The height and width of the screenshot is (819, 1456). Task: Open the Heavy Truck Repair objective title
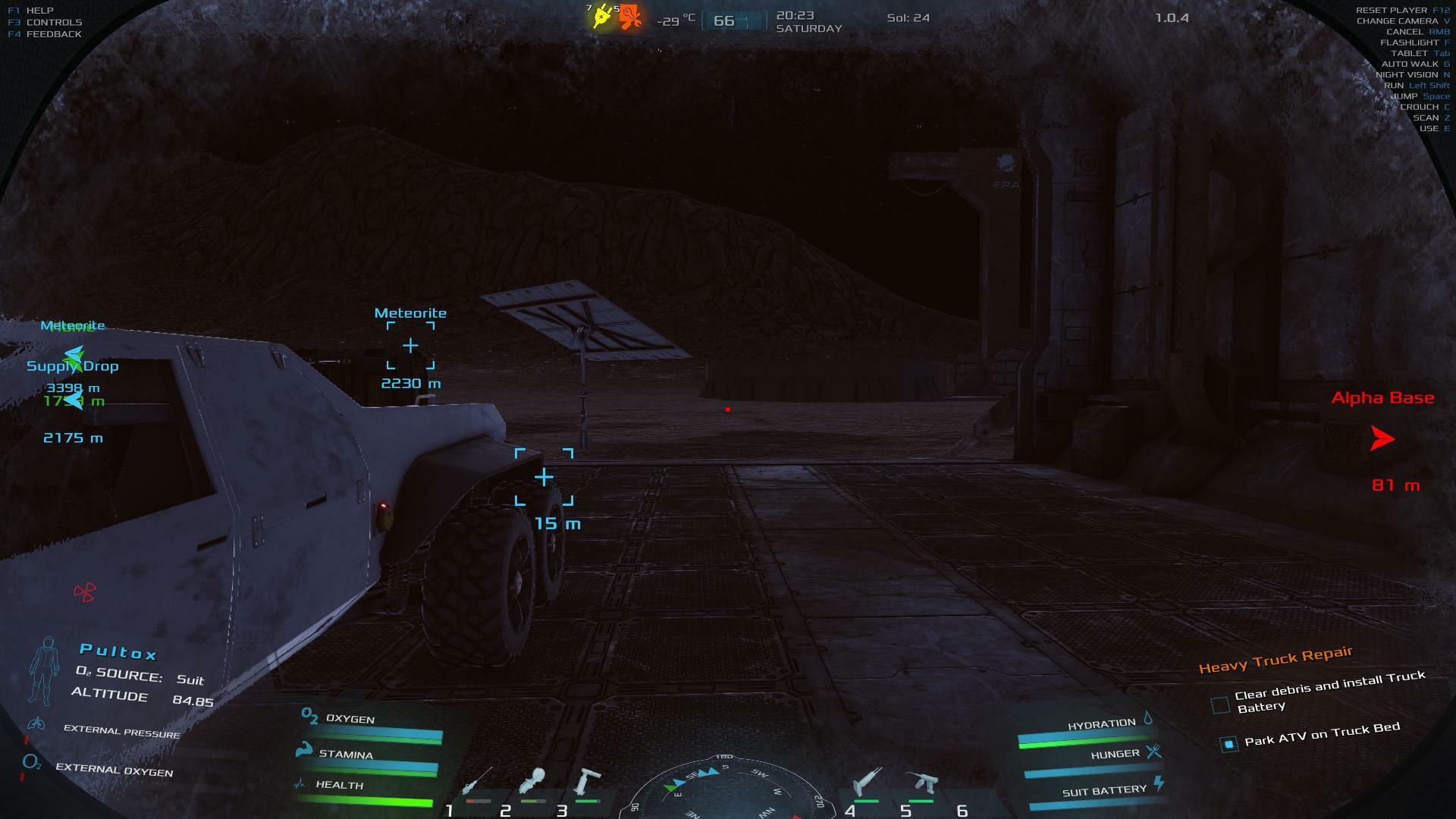coord(1276,659)
